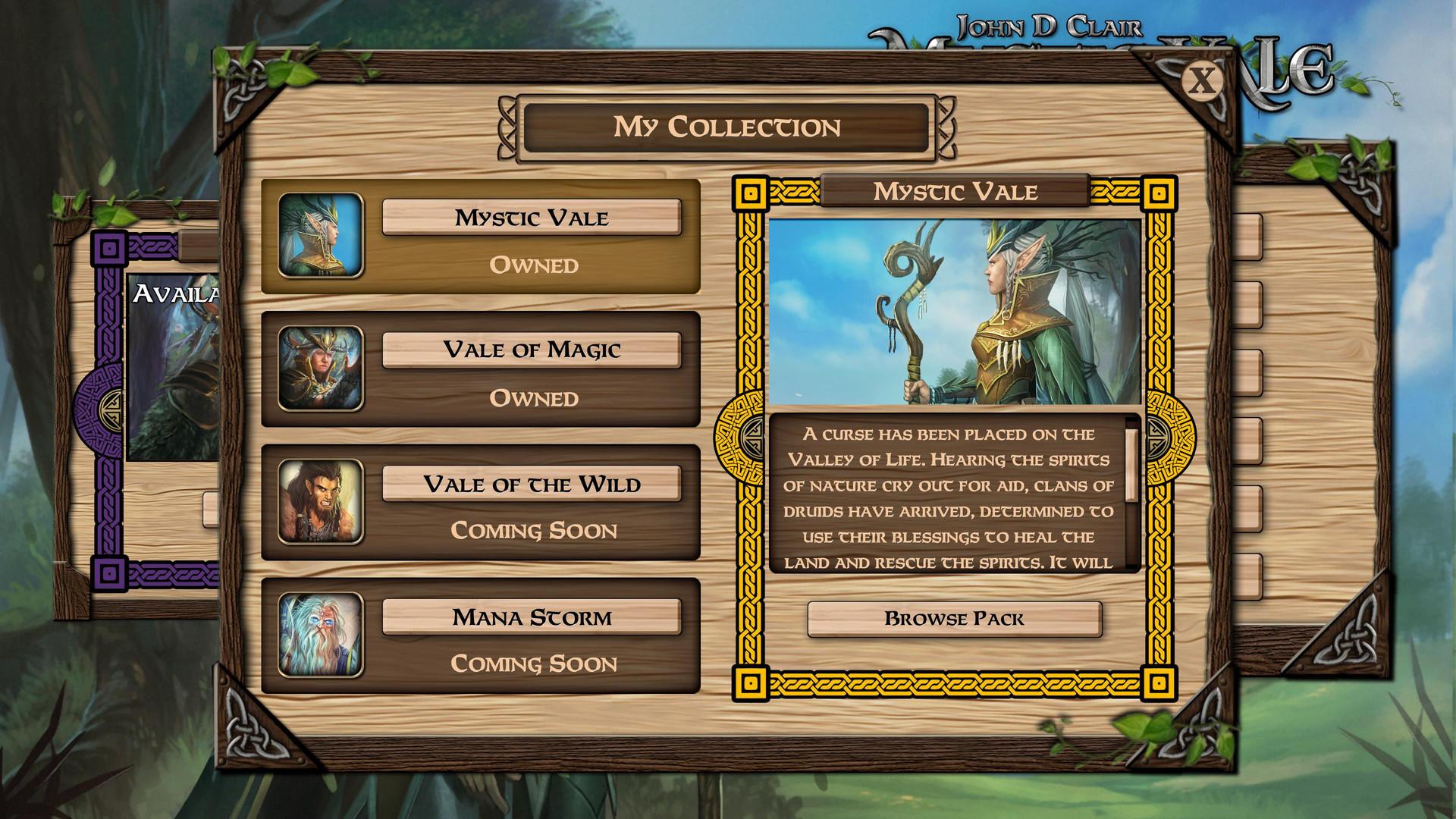Click the Vale of the Wild beastman portrait
Viewport: 1456px width, 819px height.
tap(322, 503)
